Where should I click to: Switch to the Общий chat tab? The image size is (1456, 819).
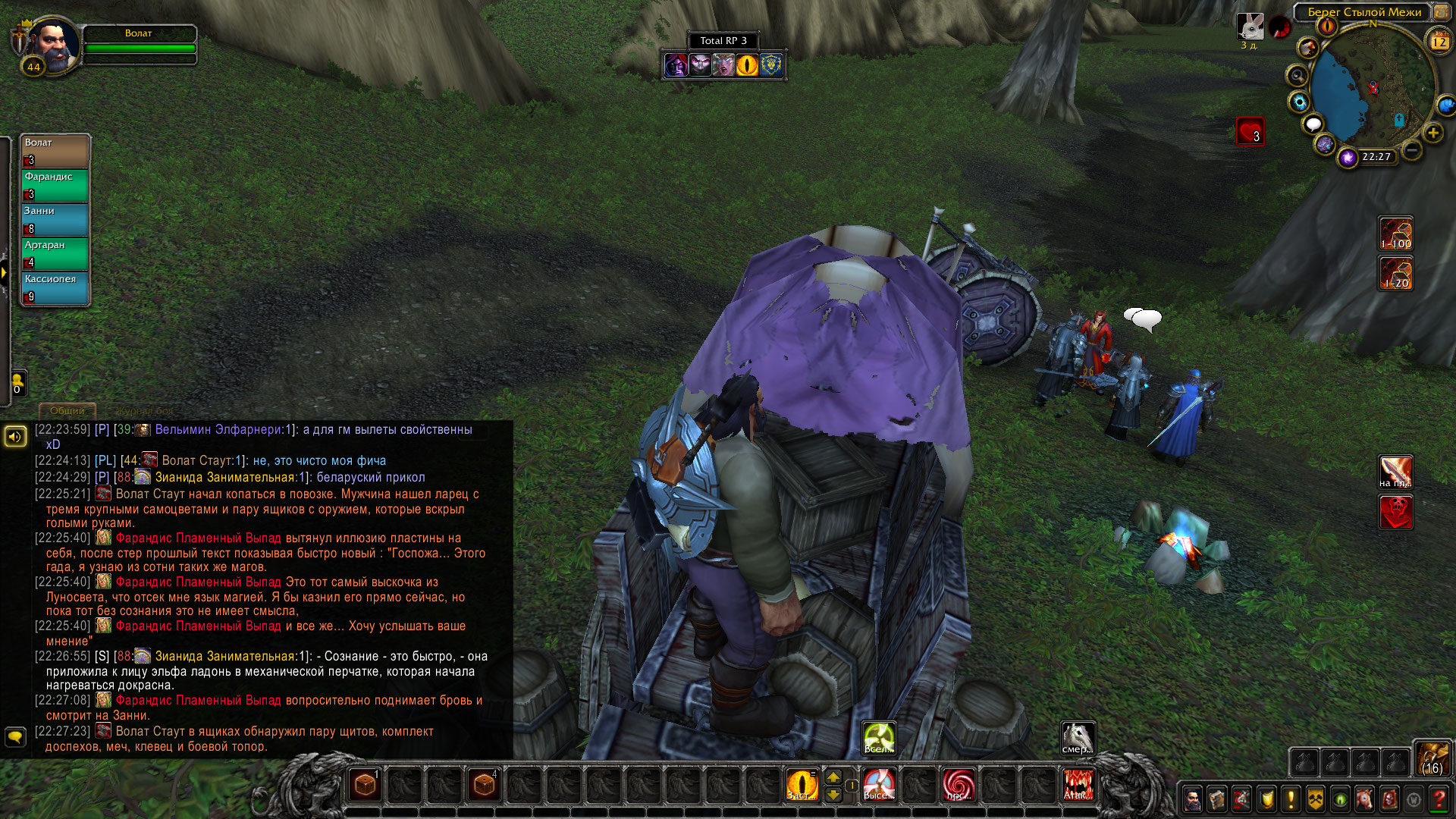click(x=67, y=410)
